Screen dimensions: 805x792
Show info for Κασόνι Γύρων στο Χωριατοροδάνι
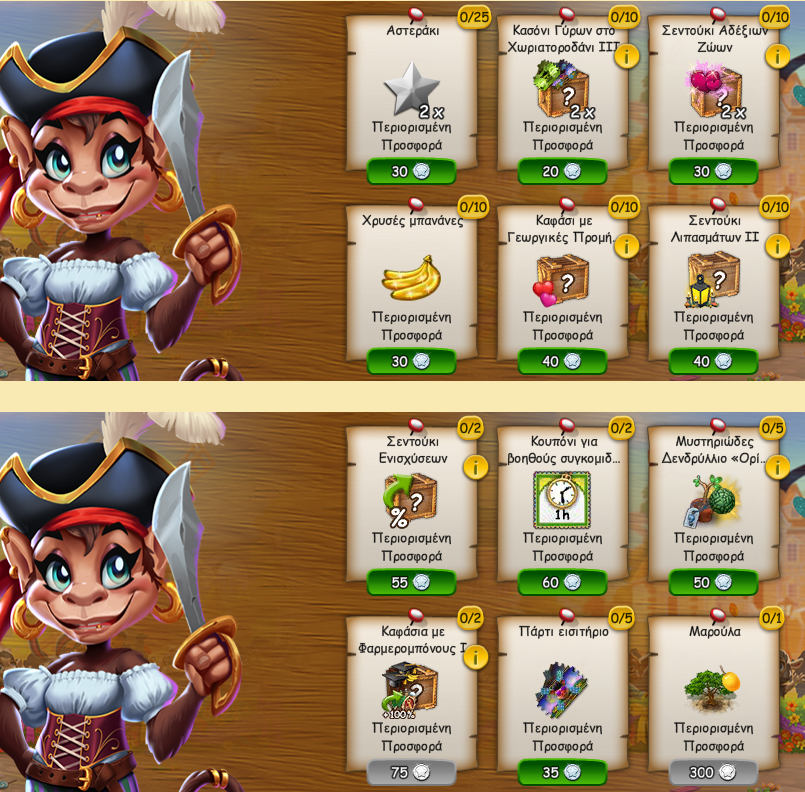click(627, 56)
